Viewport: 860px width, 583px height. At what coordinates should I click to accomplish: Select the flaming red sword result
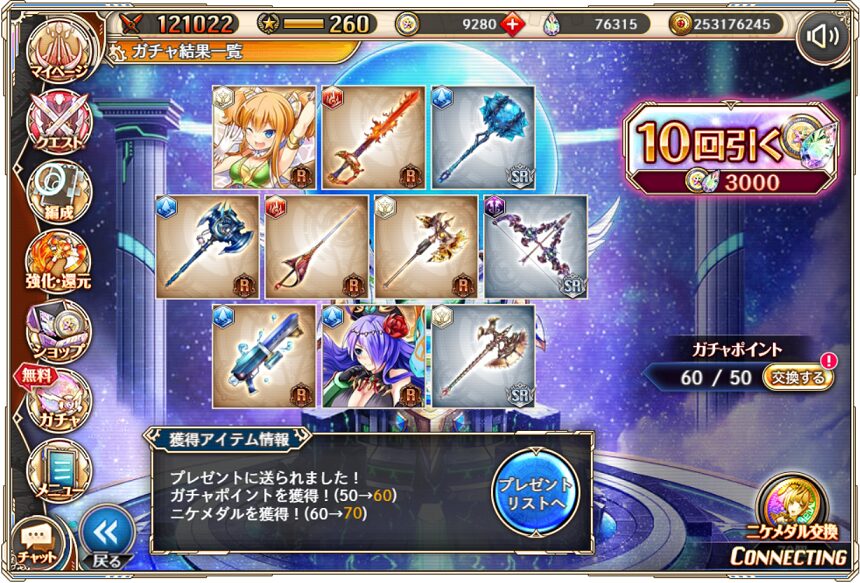373,137
